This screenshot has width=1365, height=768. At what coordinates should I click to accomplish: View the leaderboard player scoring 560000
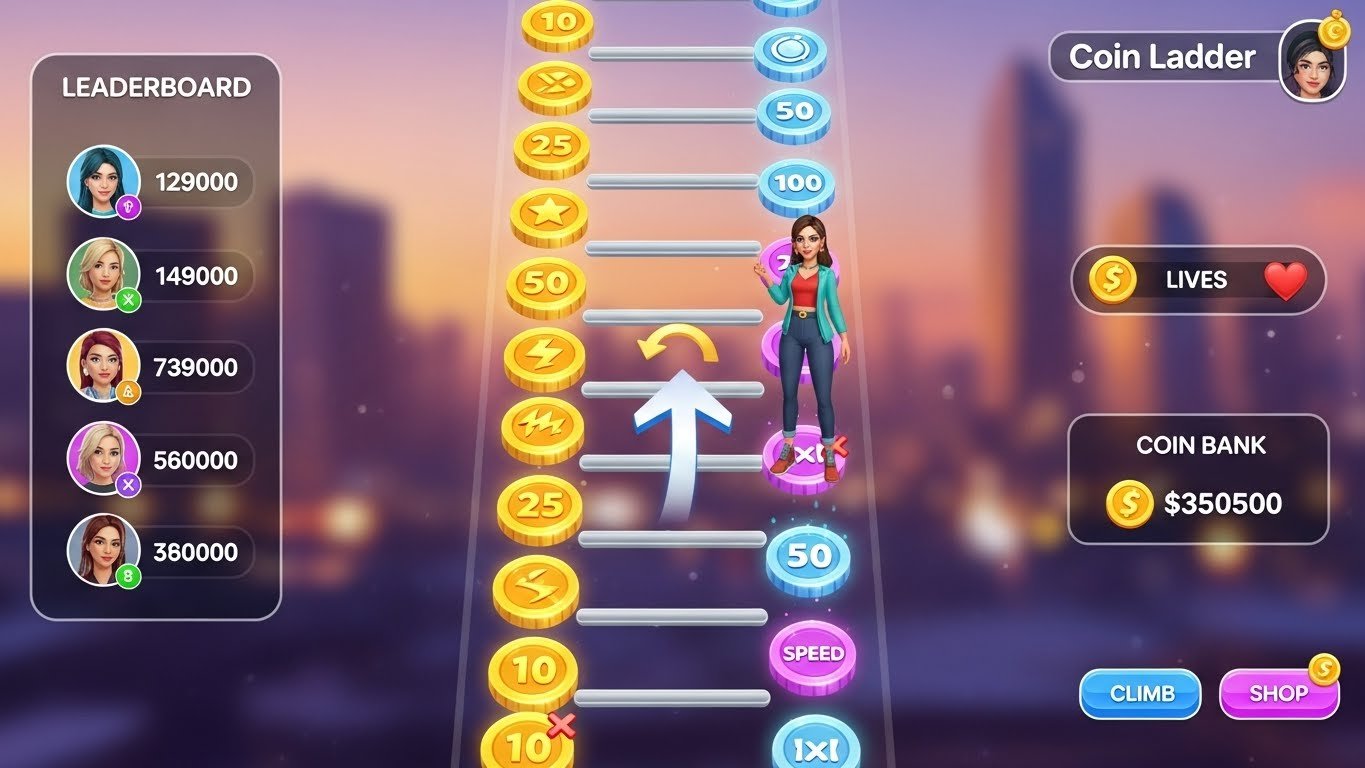click(x=160, y=460)
